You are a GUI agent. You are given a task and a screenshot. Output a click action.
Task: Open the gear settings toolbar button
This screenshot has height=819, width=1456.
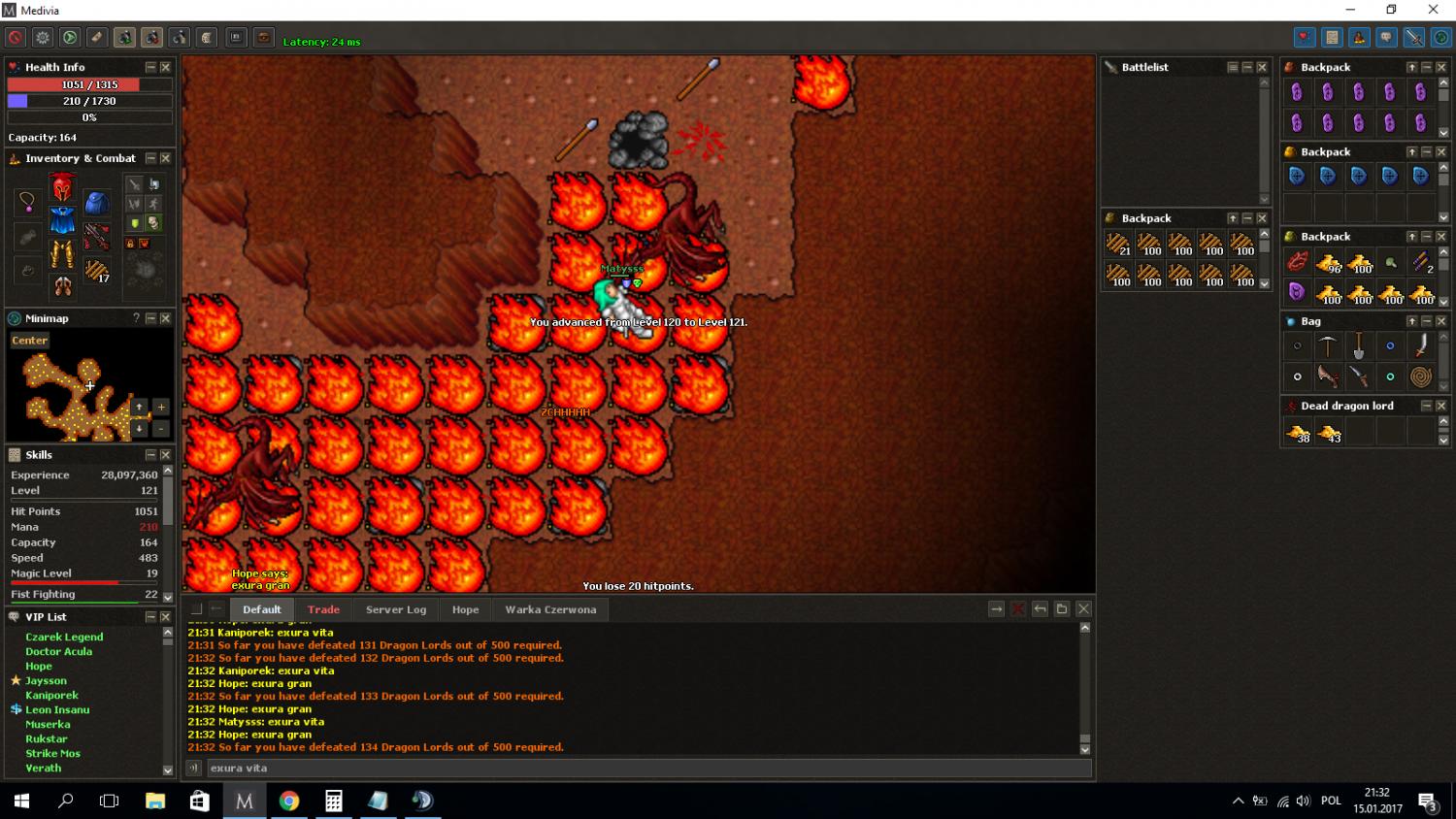click(x=43, y=38)
